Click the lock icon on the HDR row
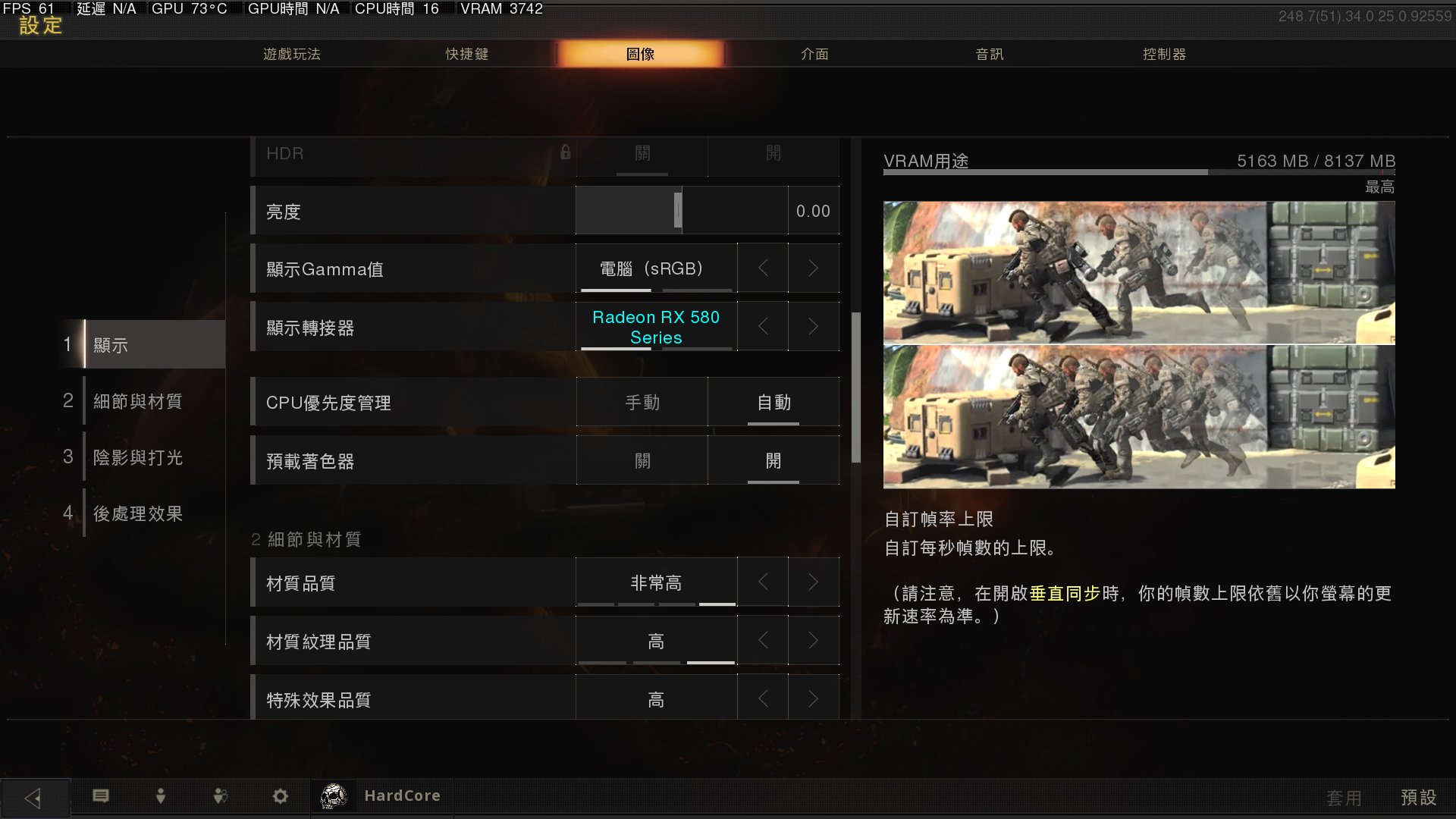The image size is (1456, 819). (x=564, y=152)
